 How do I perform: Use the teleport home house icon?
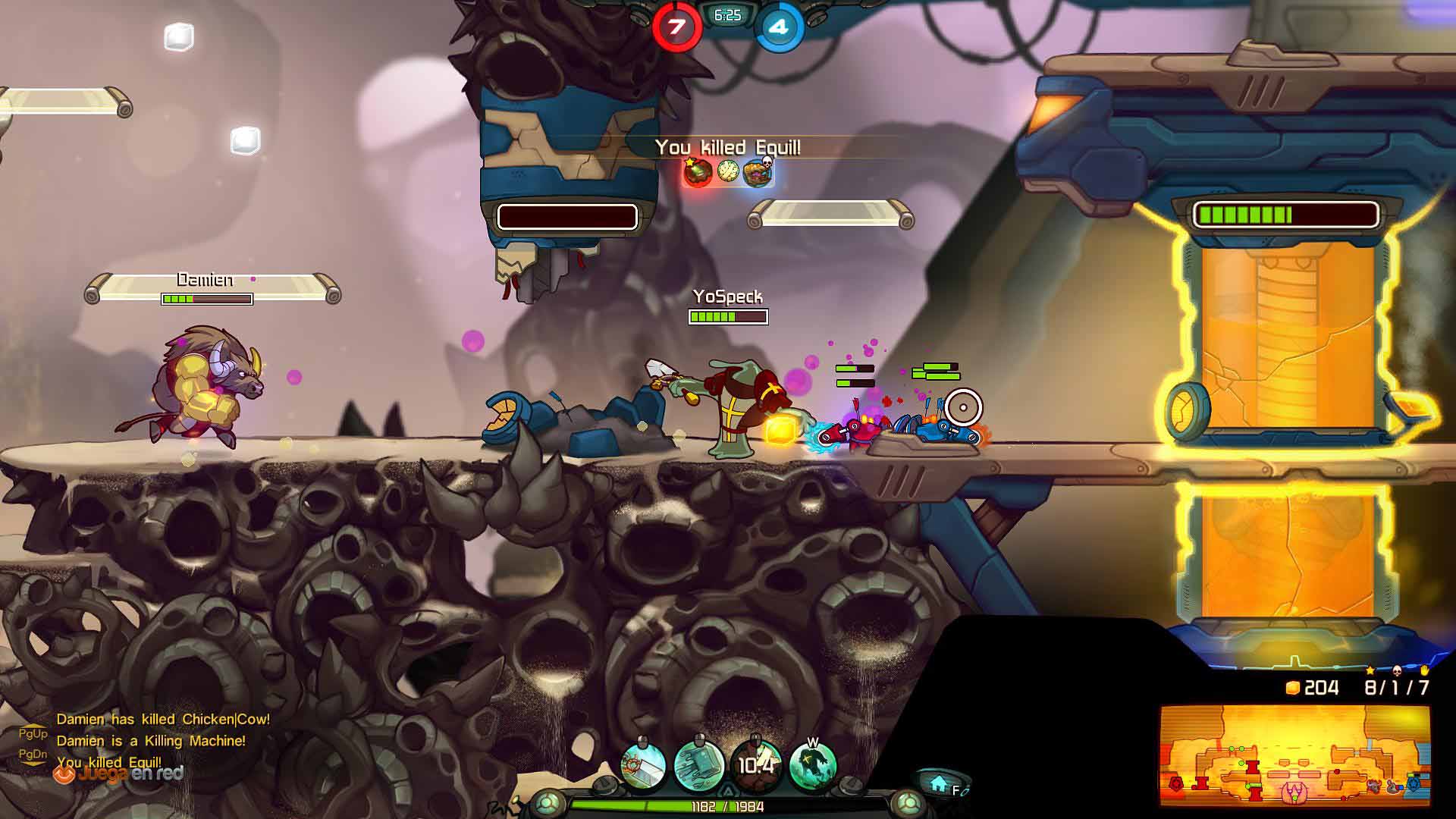pyautogui.click(x=939, y=783)
